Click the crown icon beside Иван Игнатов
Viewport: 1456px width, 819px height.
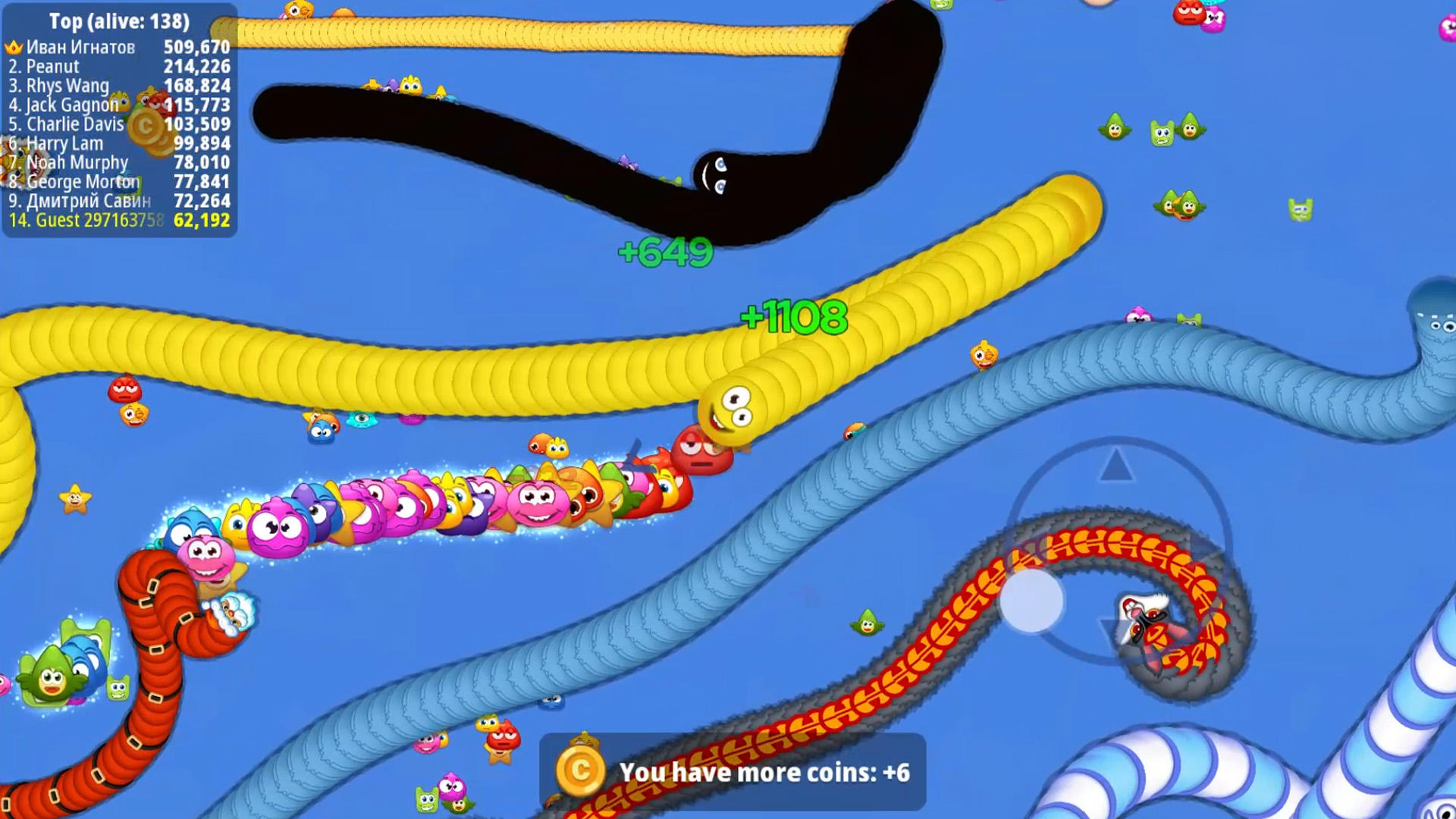tap(14, 47)
